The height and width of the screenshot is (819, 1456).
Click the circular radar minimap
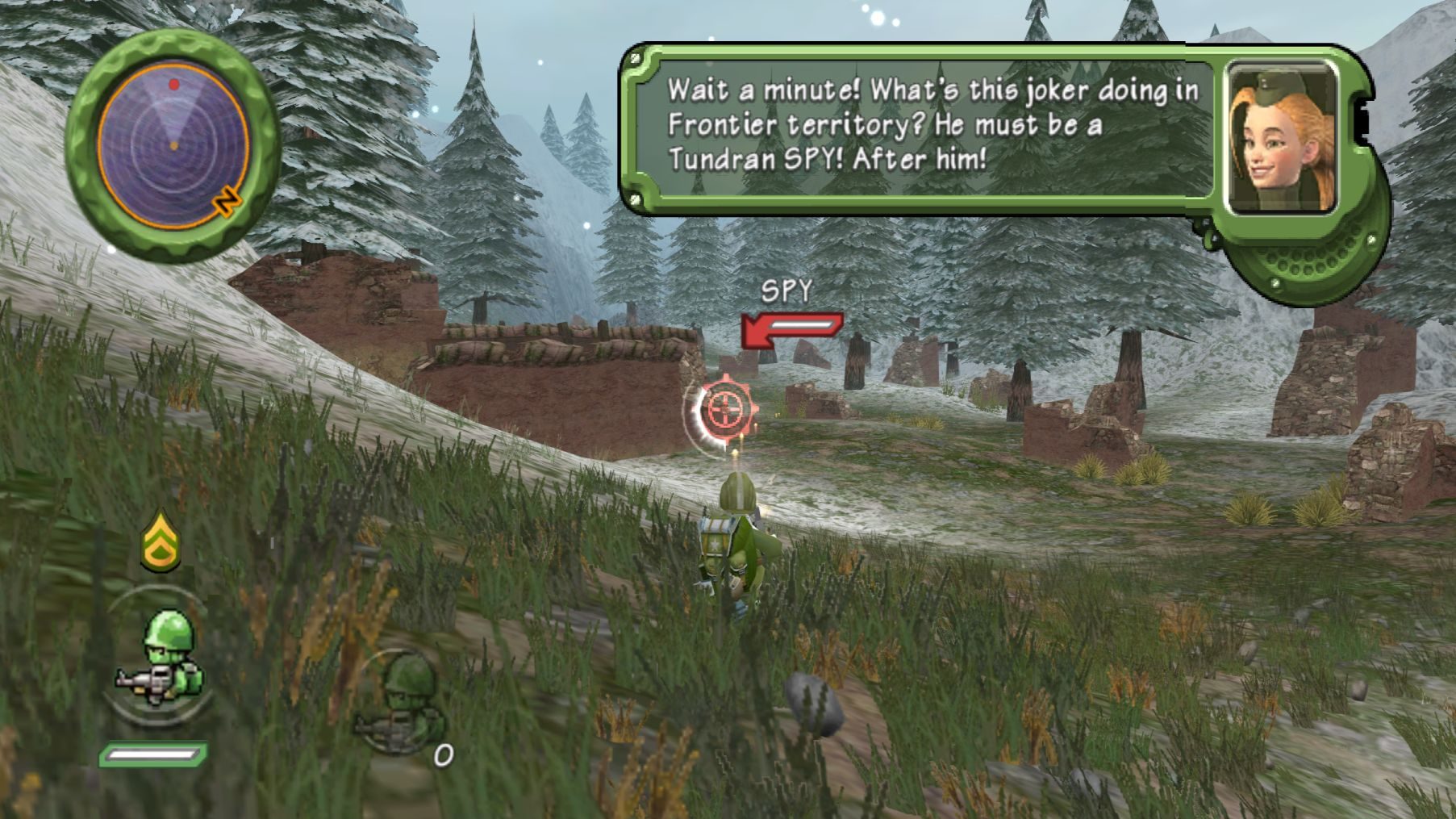coord(173,147)
